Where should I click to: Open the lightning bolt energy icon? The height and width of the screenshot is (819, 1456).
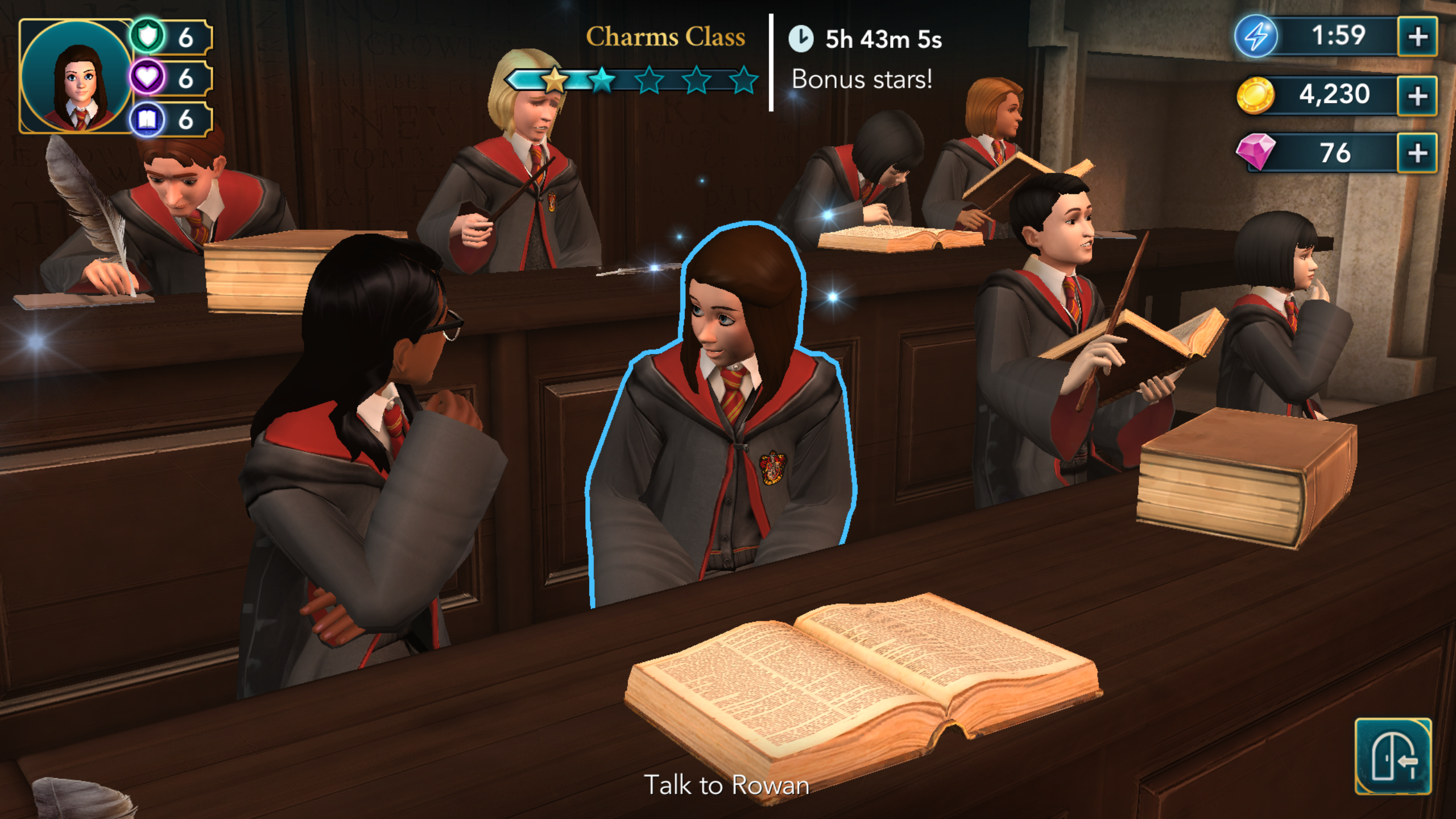tap(1256, 37)
